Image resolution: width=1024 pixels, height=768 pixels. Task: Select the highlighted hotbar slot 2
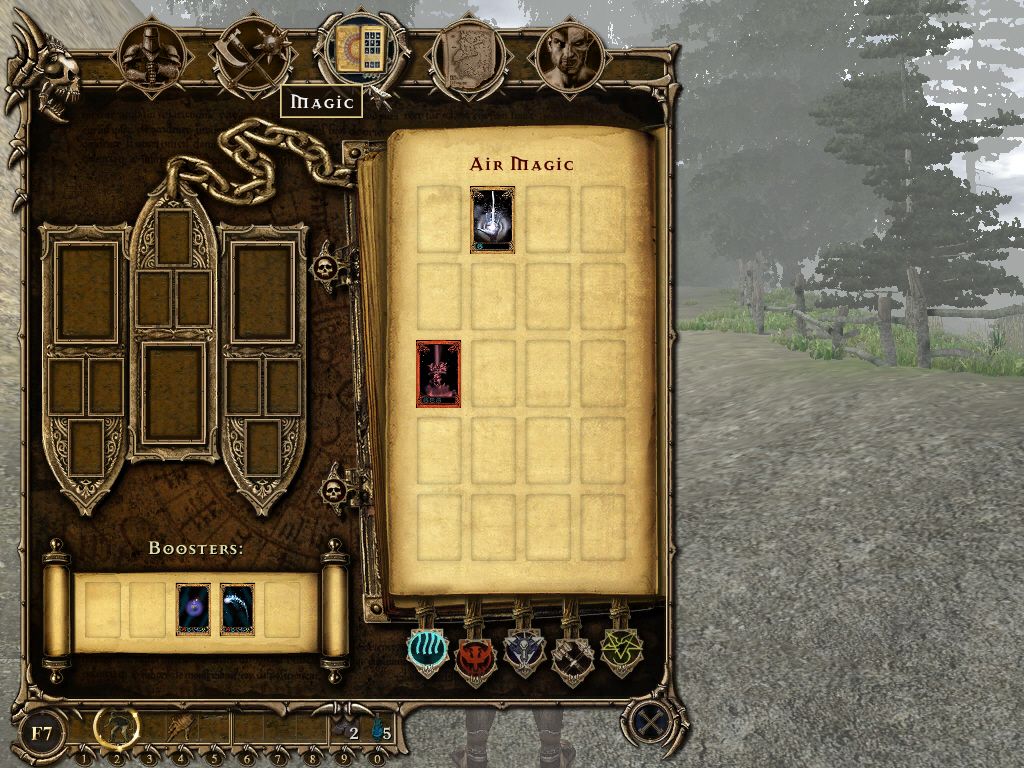coord(116,729)
